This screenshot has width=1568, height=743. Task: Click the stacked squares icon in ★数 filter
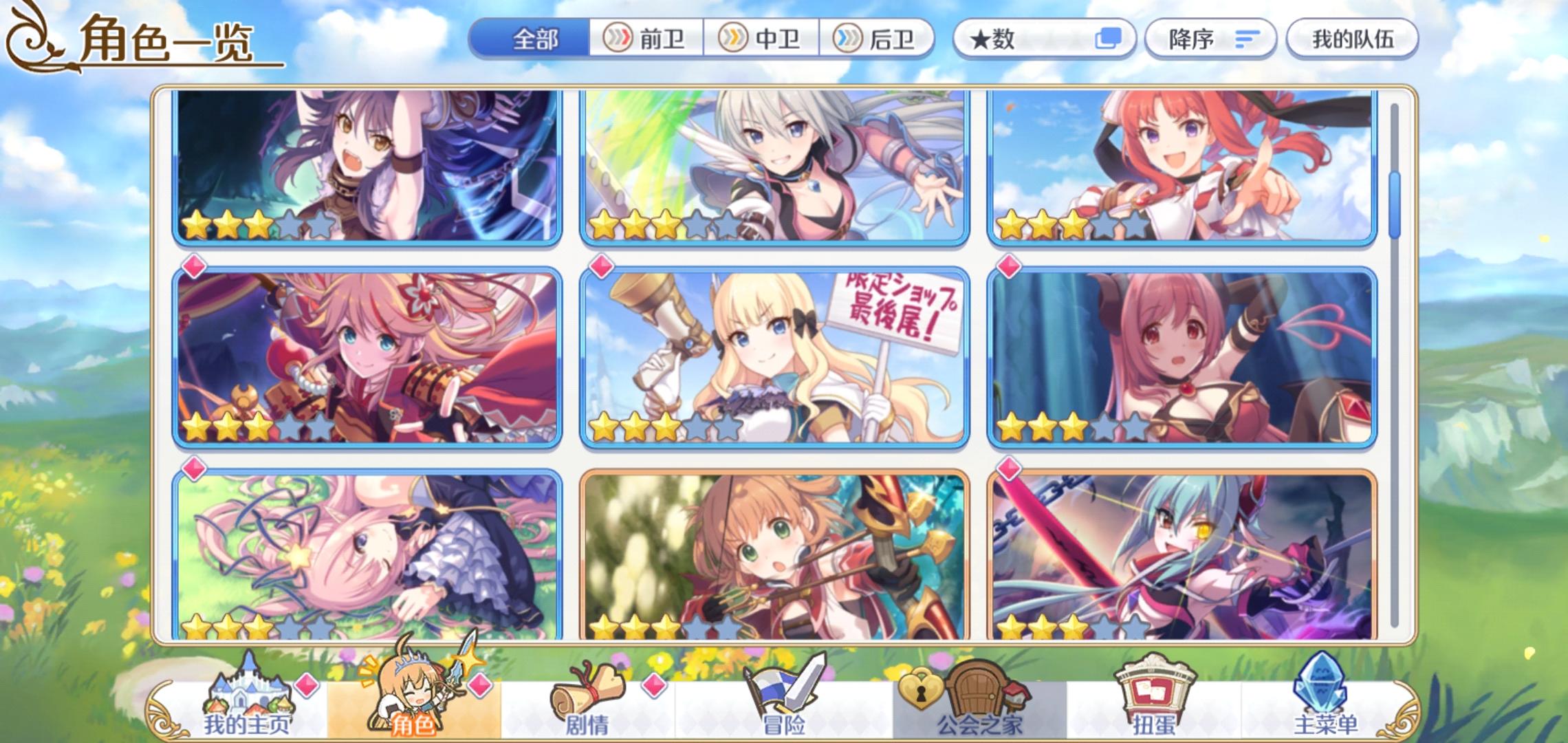coord(1108,39)
